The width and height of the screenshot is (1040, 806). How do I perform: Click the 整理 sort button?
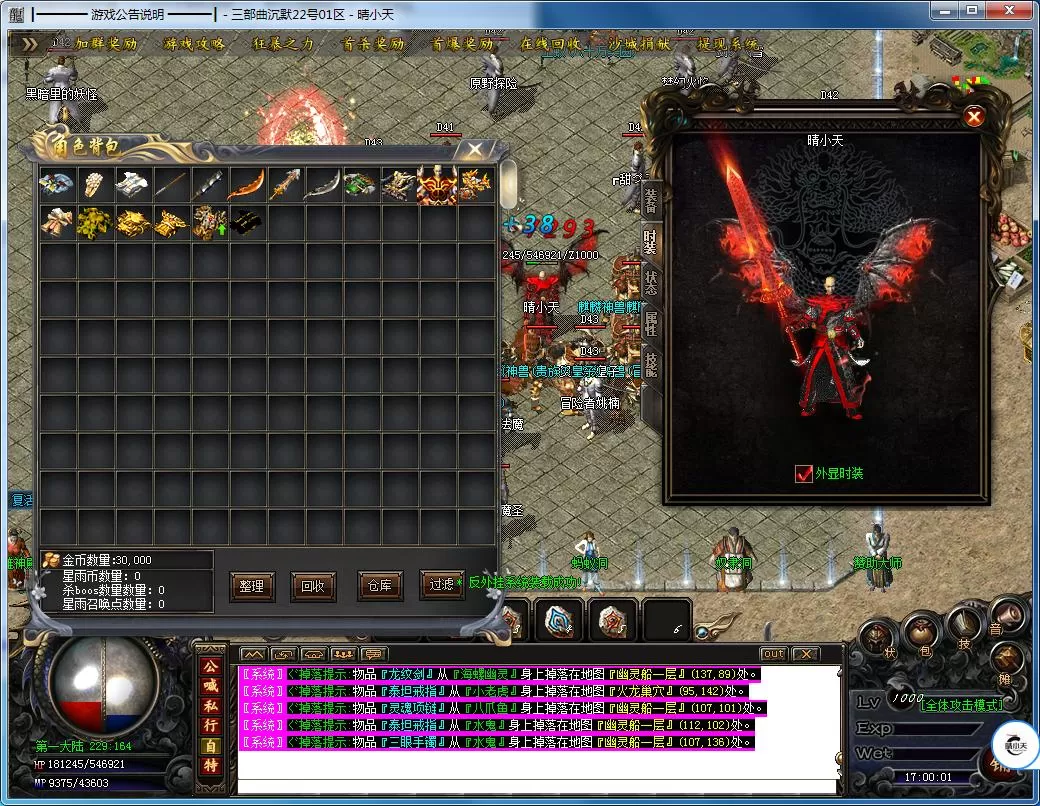pos(251,586)
